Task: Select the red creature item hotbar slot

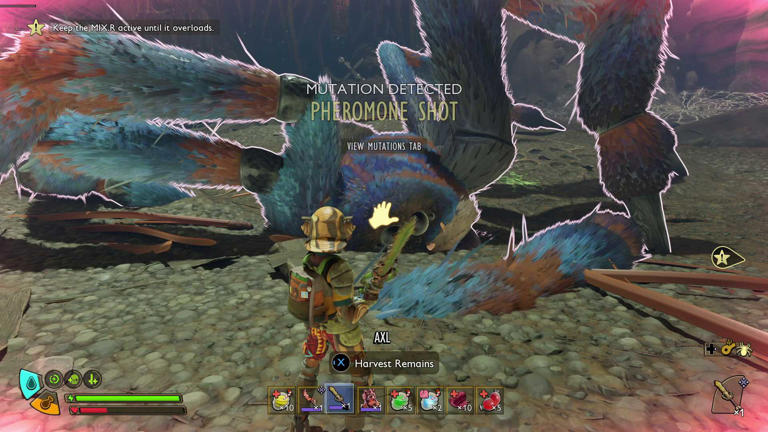Action: click(370, 400)
